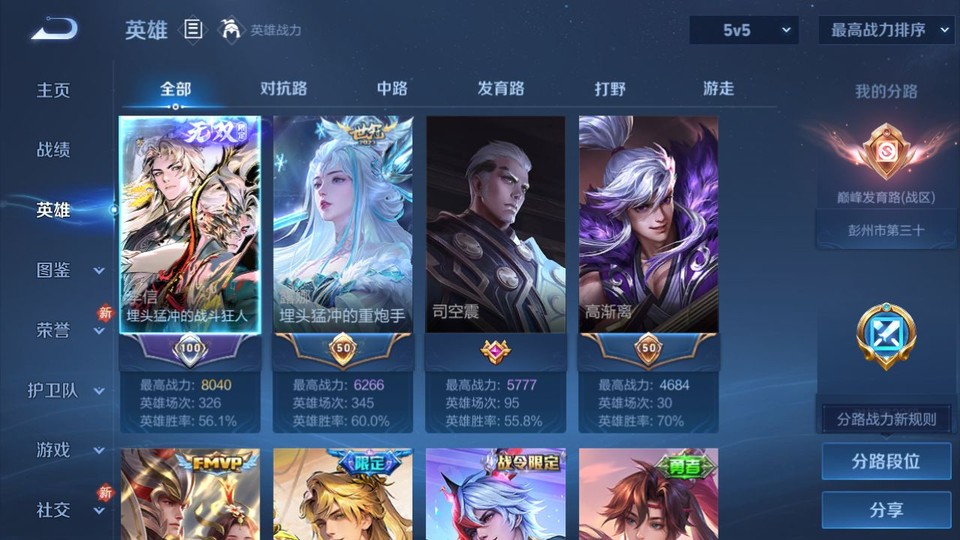
Task: View 分路战力新规则 rules
Action: (x=886, y=419)
